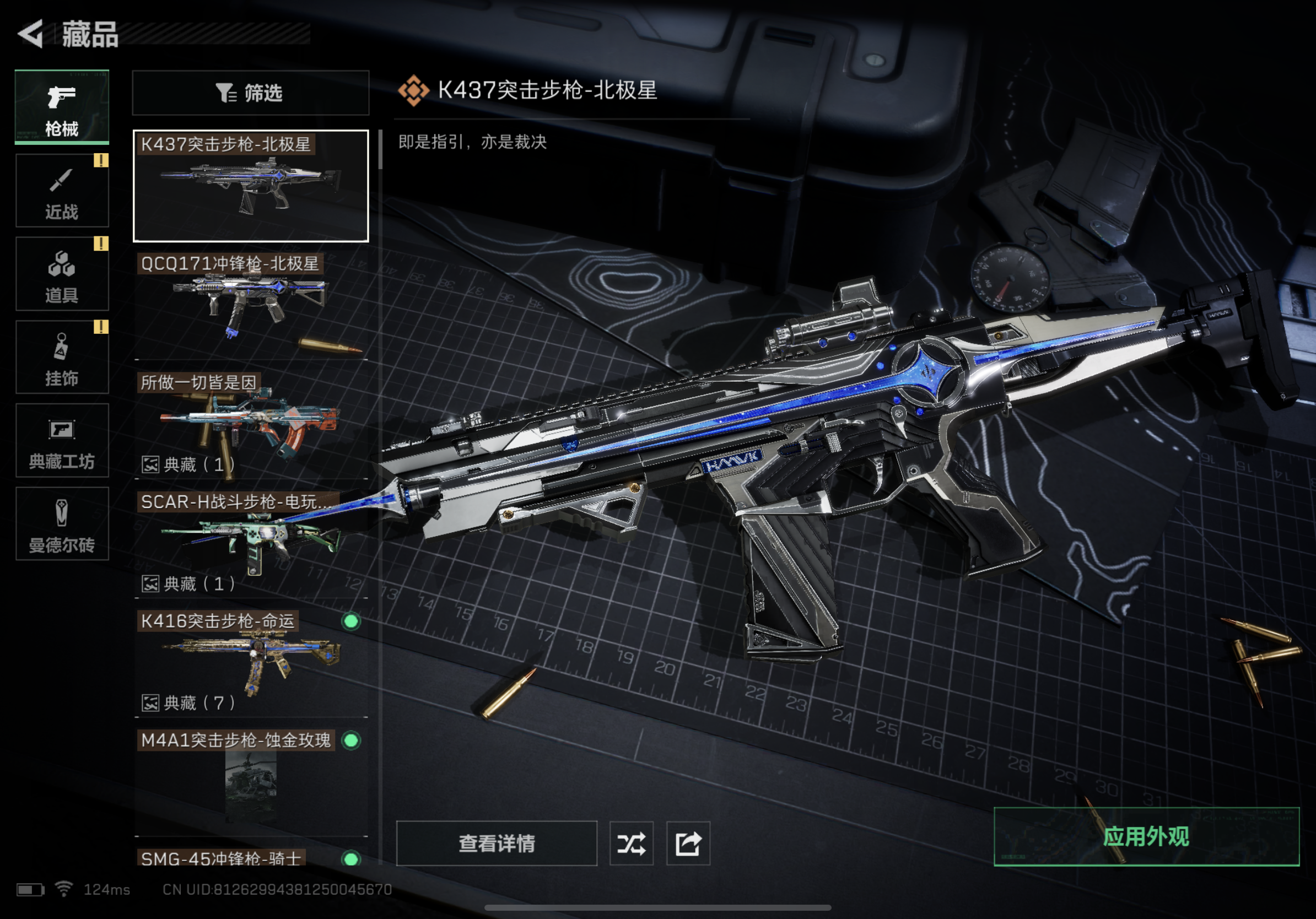
Task: Open the 筛选 filter options
Action: 251,93
